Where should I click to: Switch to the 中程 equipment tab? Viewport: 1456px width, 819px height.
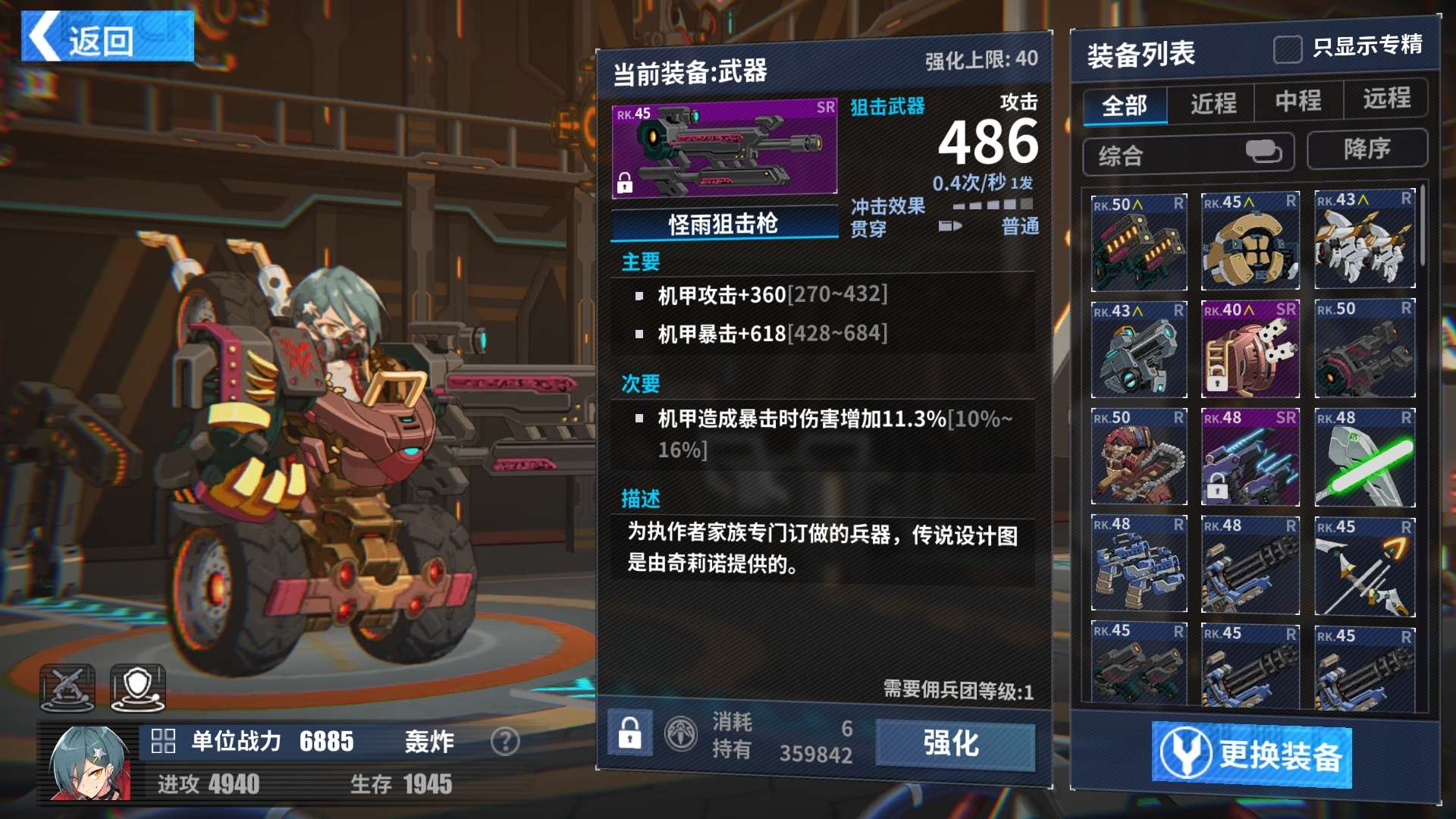[x=1298, y=101]
